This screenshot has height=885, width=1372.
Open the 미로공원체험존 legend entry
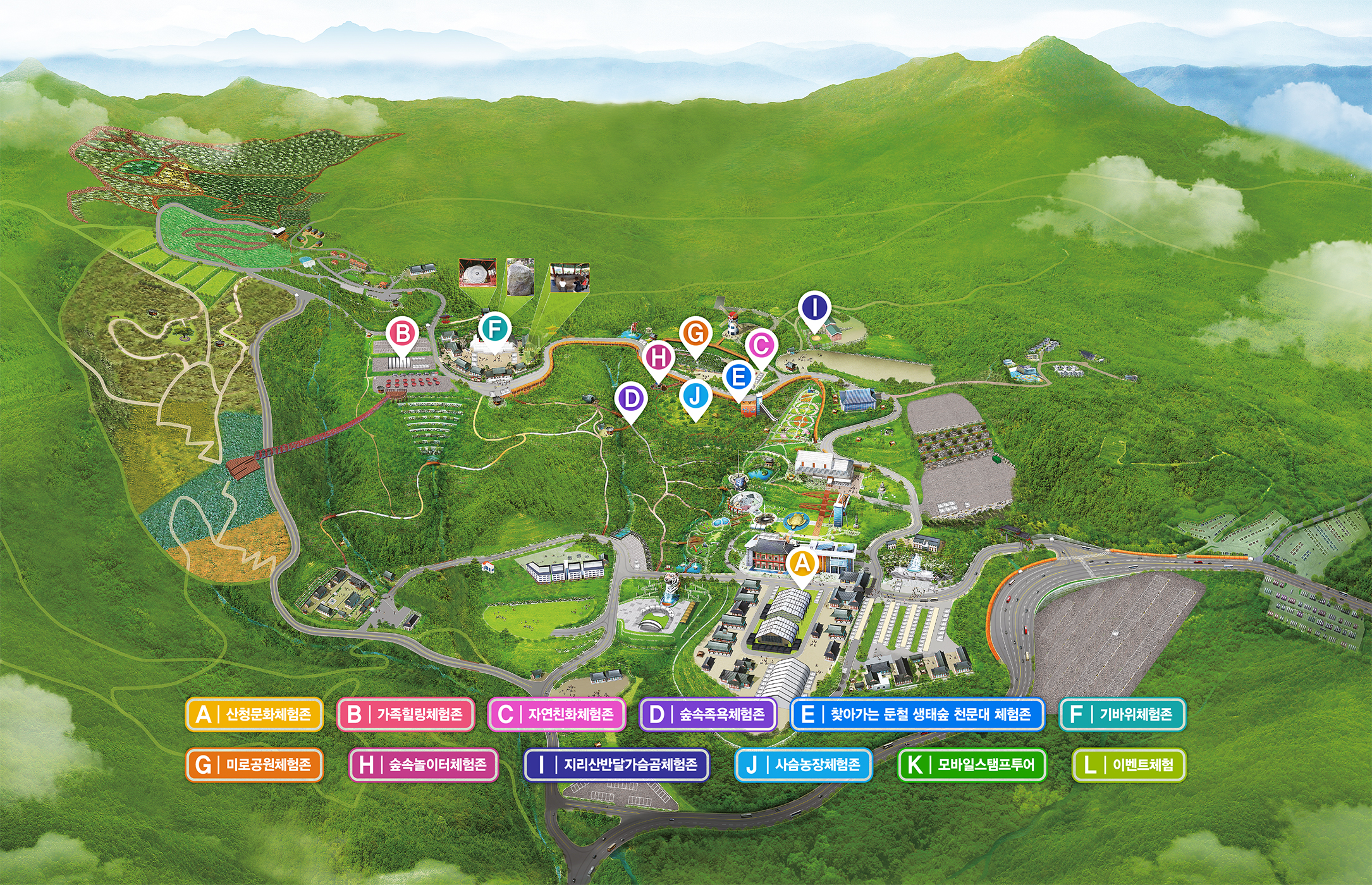pos(254,765)
